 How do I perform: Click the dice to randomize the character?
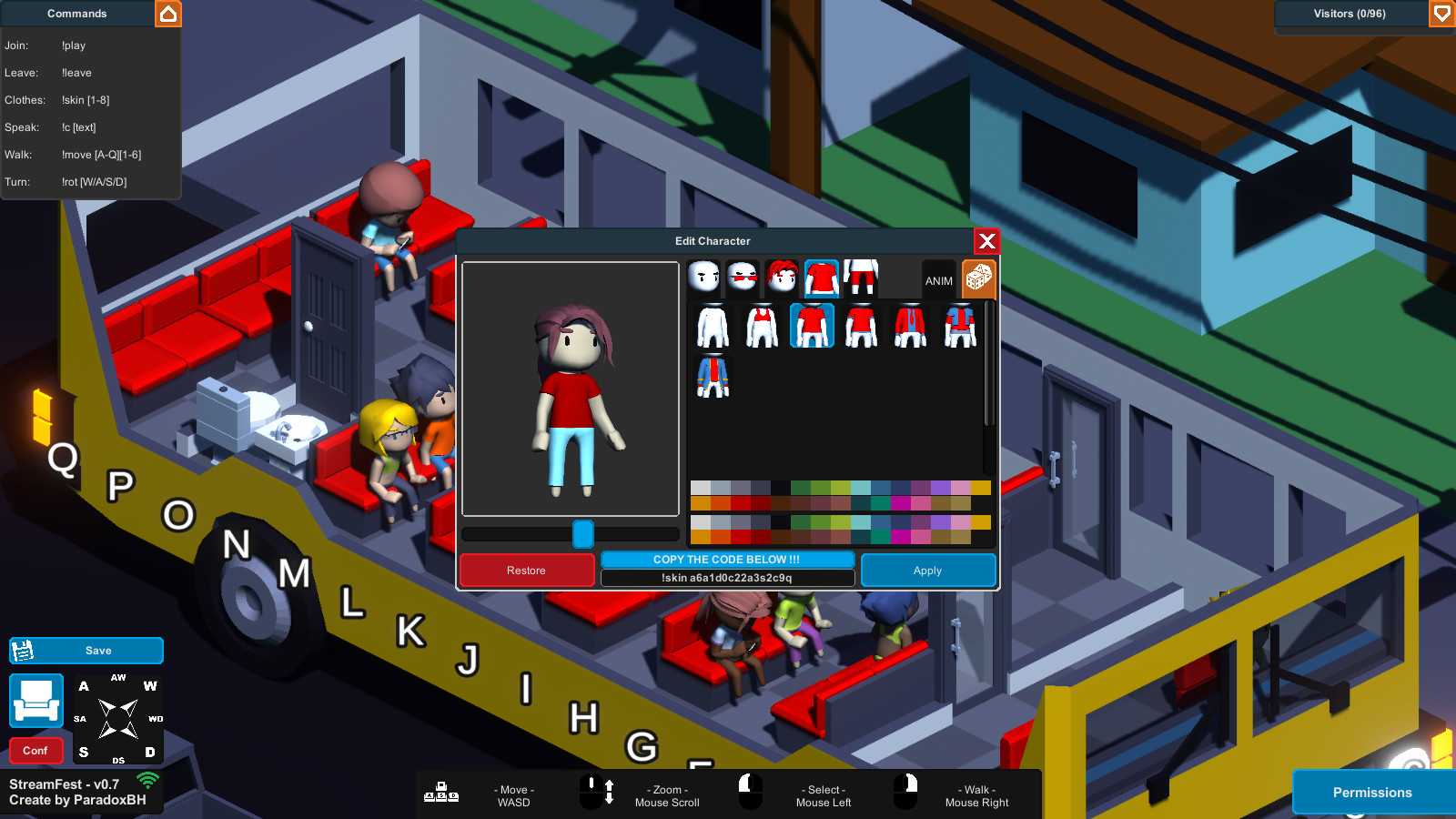[977, 278]
